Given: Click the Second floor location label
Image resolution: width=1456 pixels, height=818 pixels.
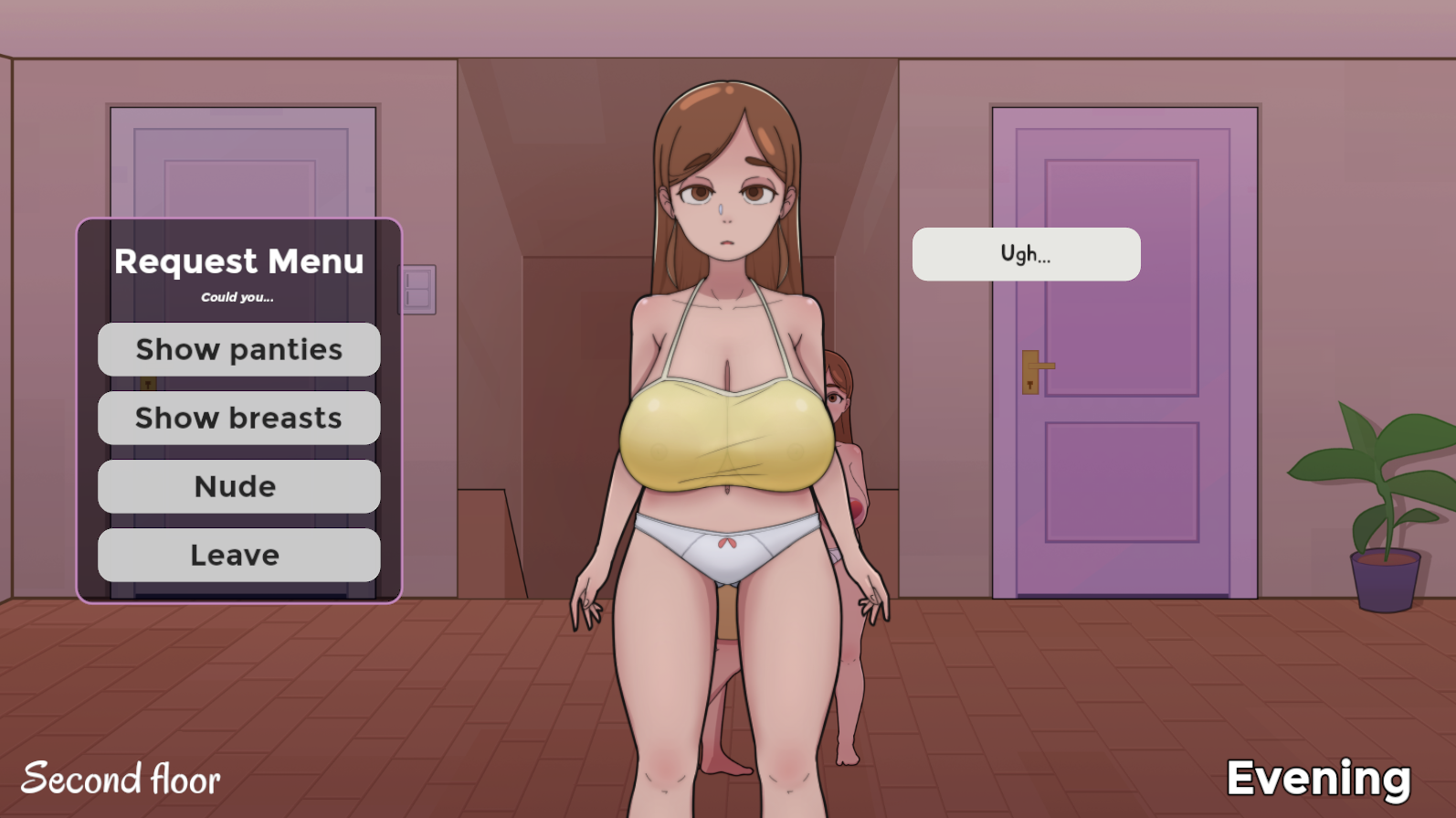Looking at the screenshot, I should pyautogui.click(x=121, y=780).
